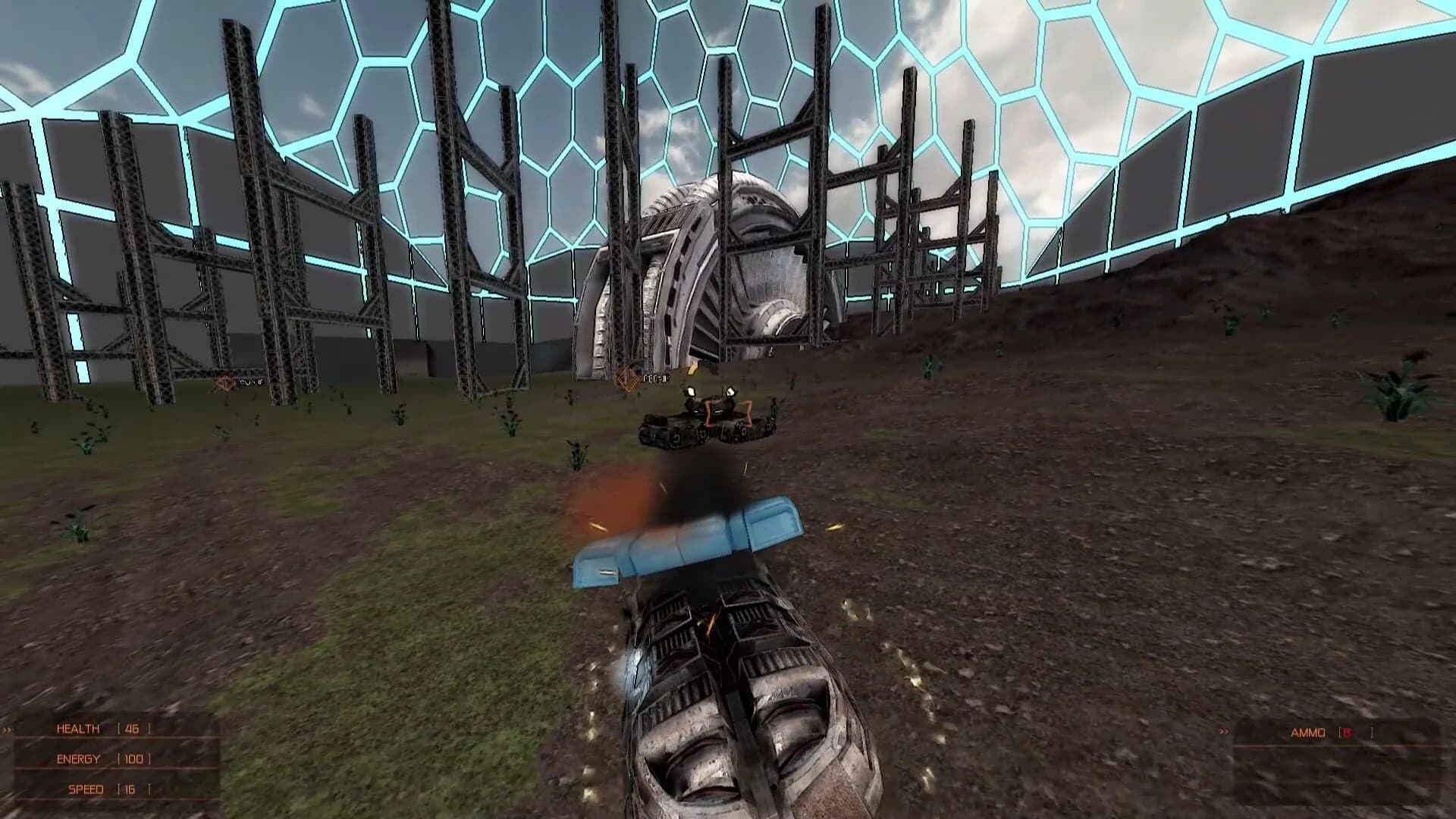Viewport: 1456px width, 819px height.
Task: Click the GUNS pickup diamond icon
Action: tap(225, 381)
